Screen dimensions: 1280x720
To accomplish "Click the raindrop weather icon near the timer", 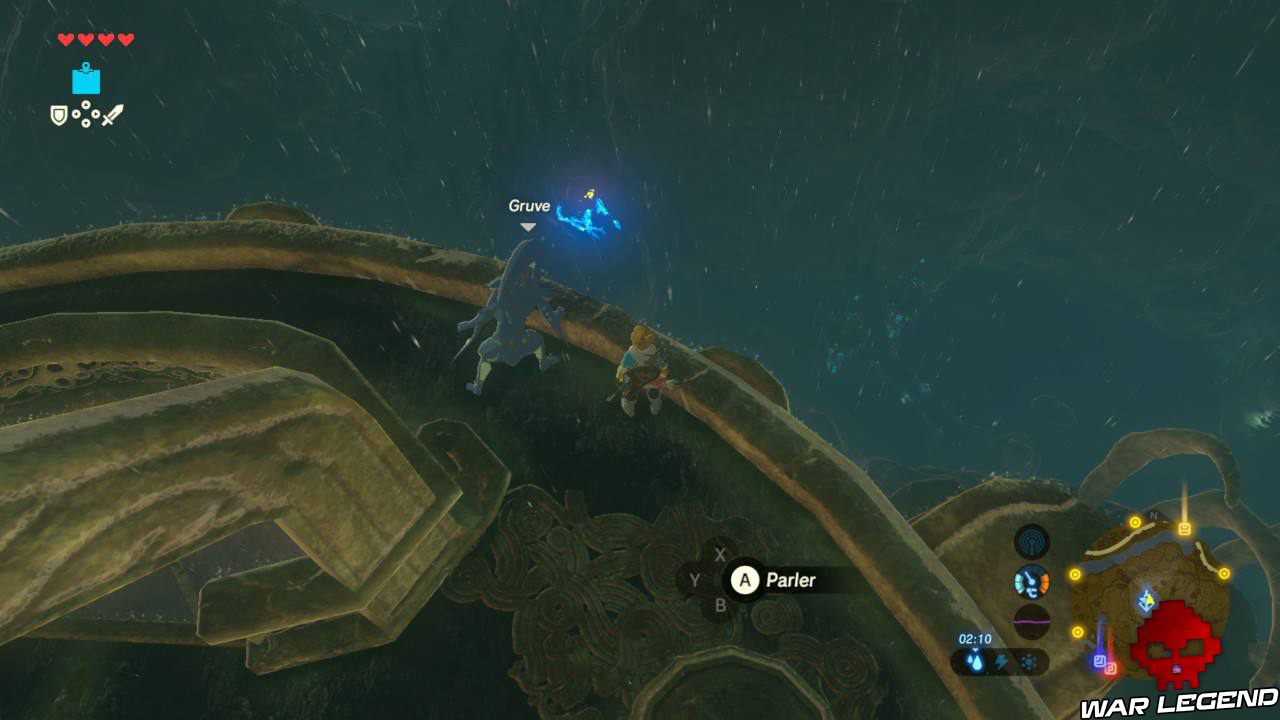I will pos(976,660).
